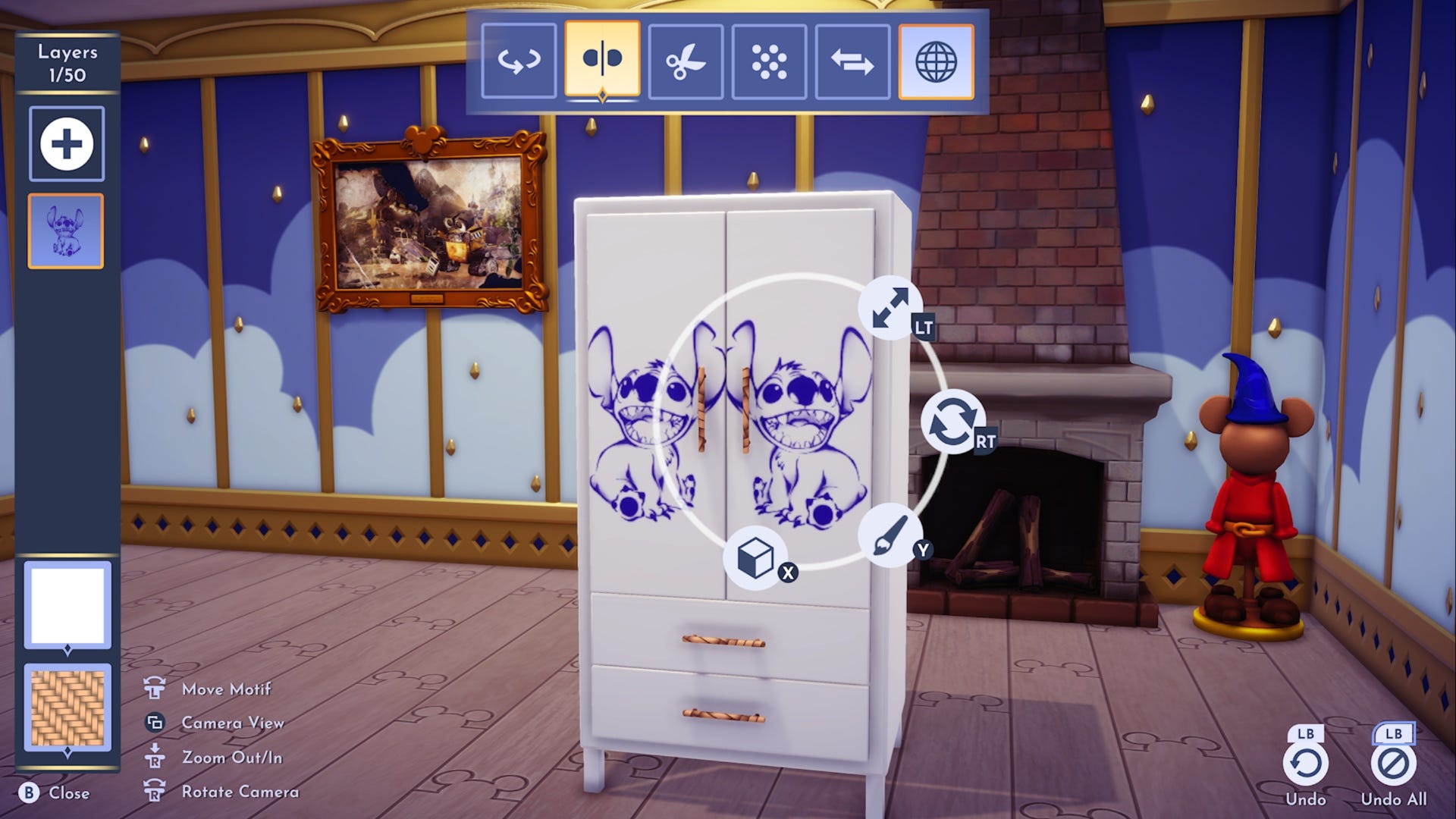Expand options under the mirror tool diamond arrow
The width and height of the screenshot is (1456, 819).
(602, 97)
